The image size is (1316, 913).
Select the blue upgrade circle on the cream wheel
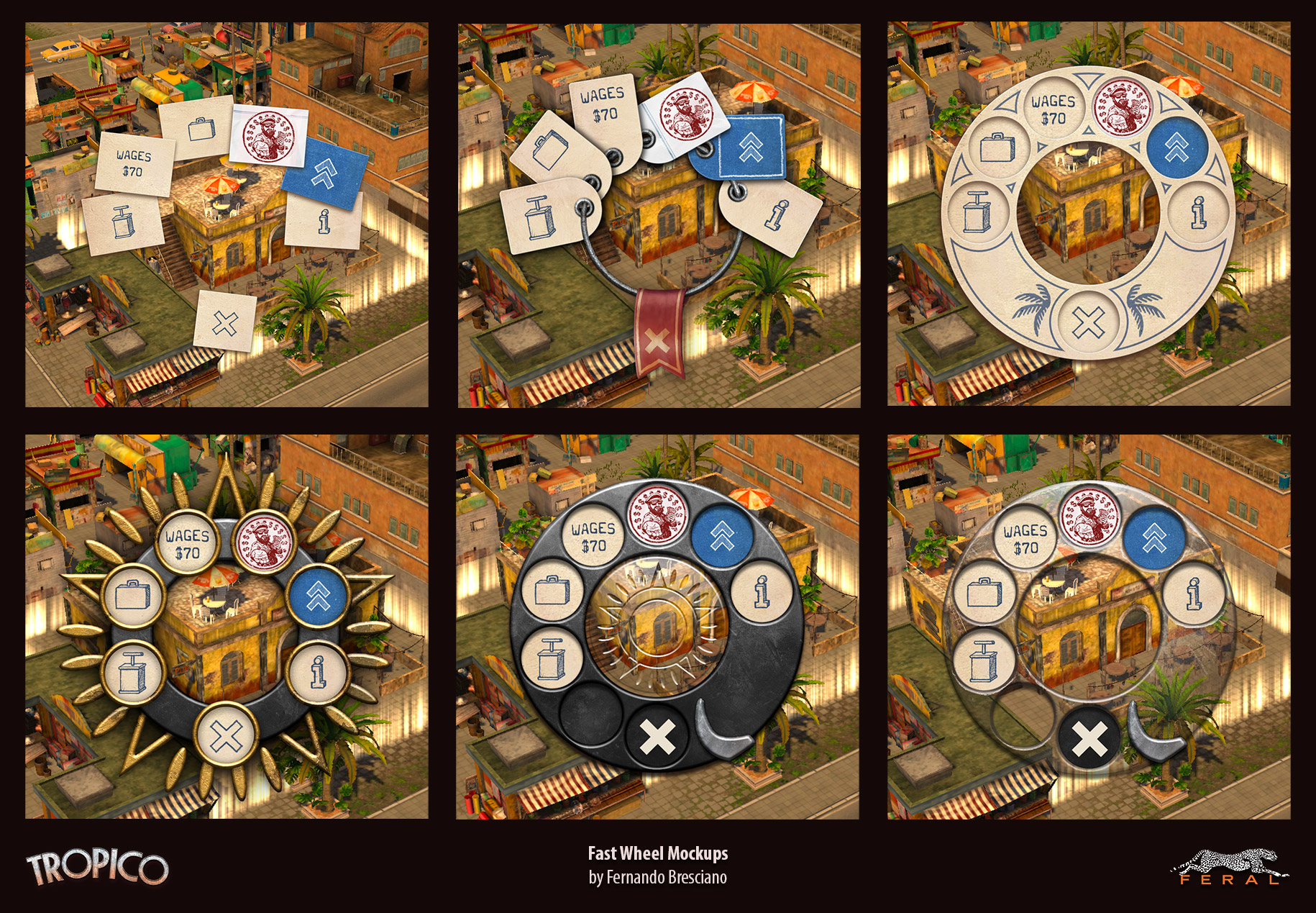tap(1176, 148)
